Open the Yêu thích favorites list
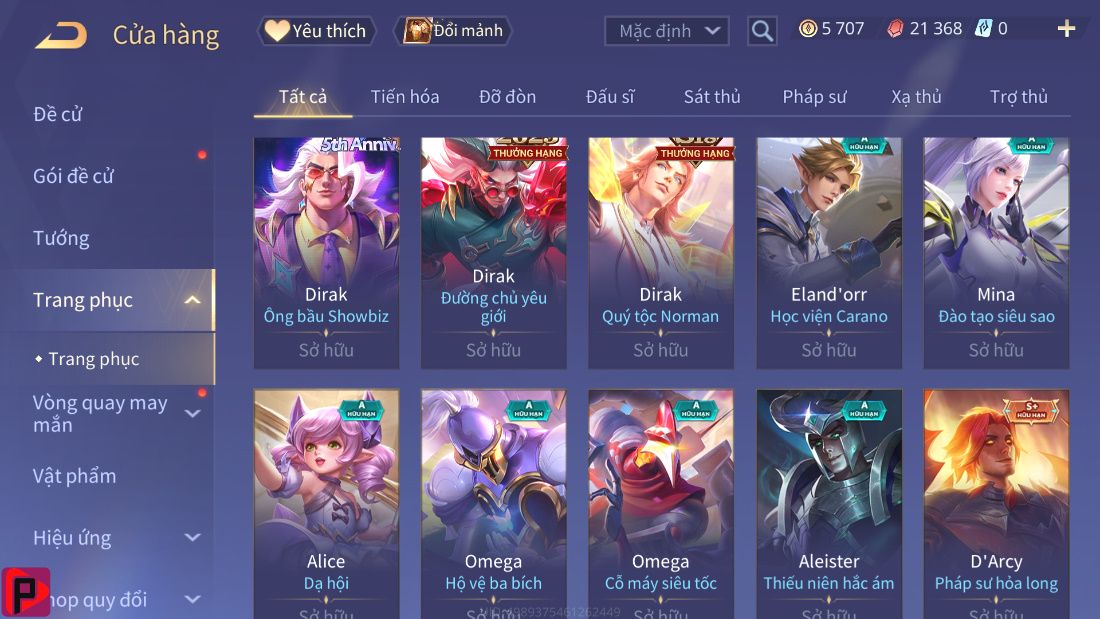Viewport: 1100px width, 619px height. pyautogui.click(x=318, y=31)
